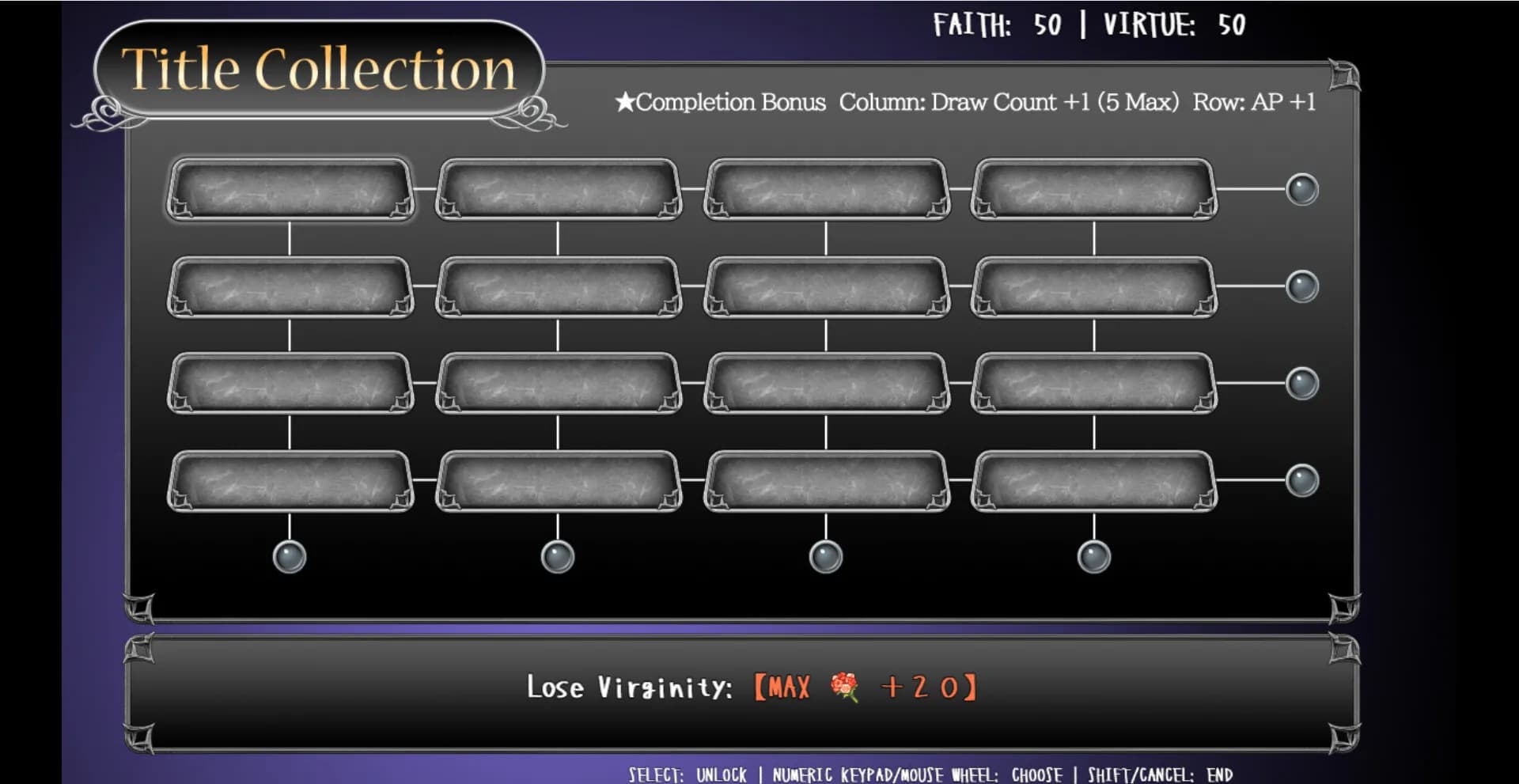This screenshot has width=1519, height=784.
Task: Click the Title Collection header banner
Action: tap(318, 70)
